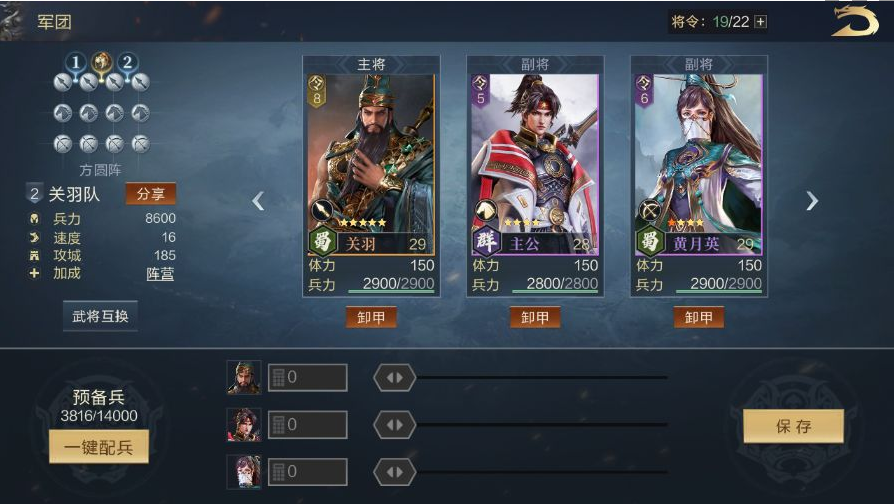View the 方圆阵 formation layout

(x=100, y=114)
